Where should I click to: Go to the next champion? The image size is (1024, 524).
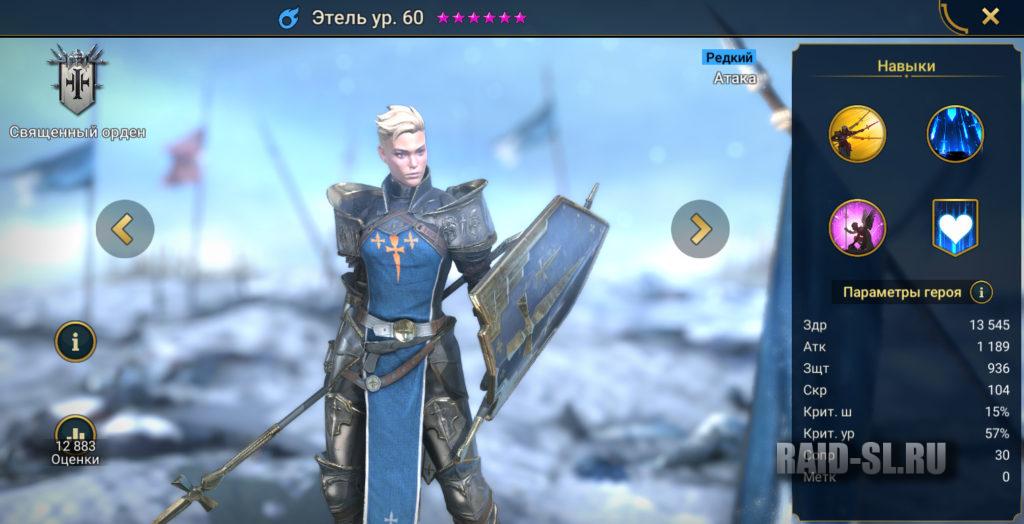click(700, 229)
